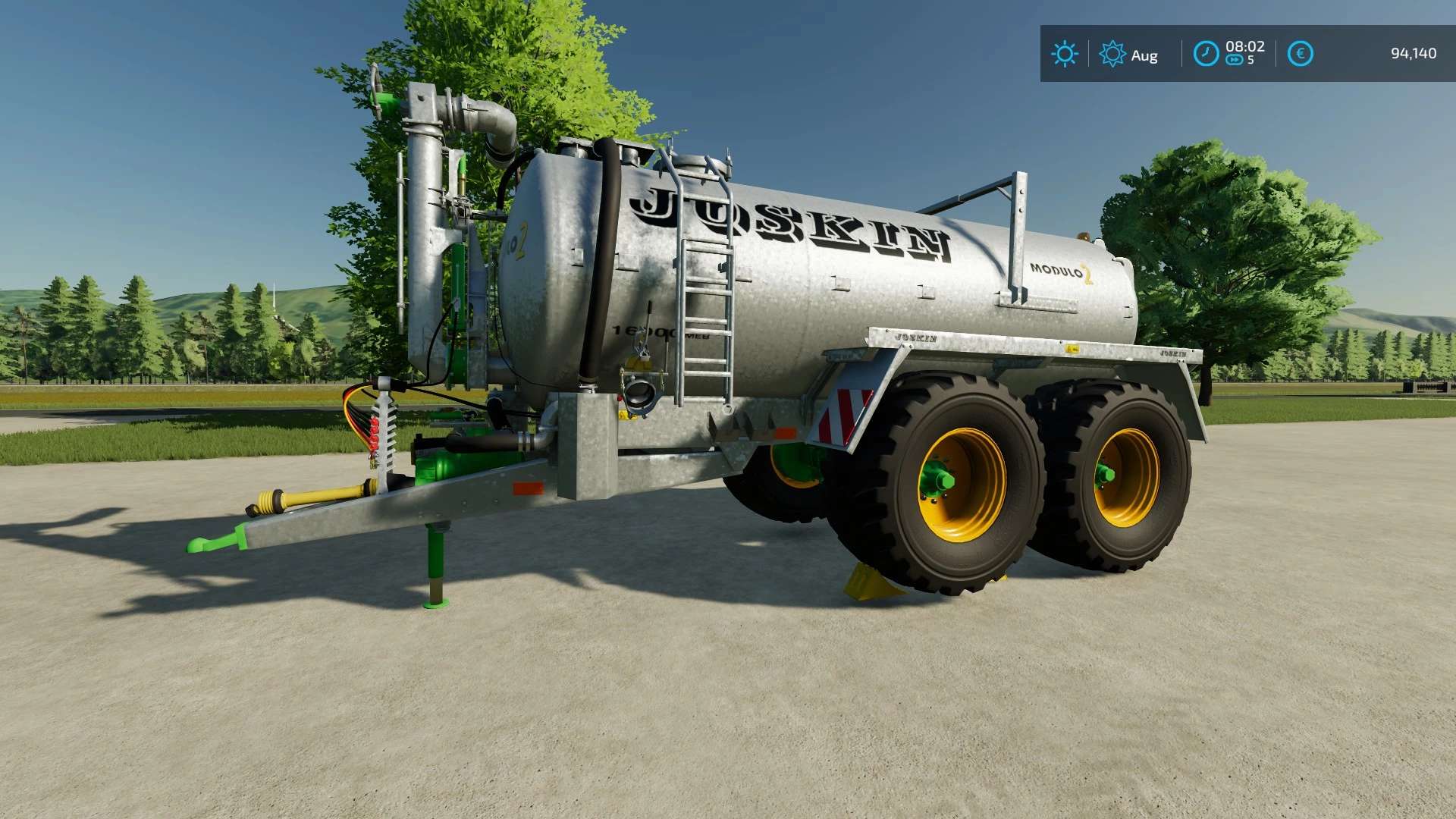Click the clock icon beside the time

(1206, 54)
